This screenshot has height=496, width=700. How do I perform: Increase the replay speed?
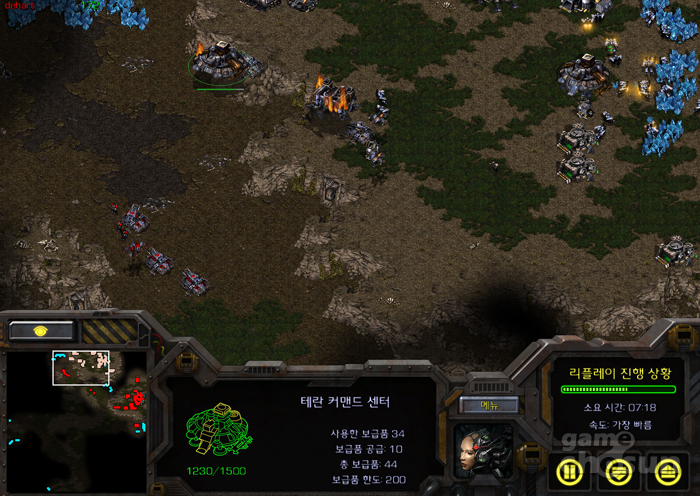[667, 468]
